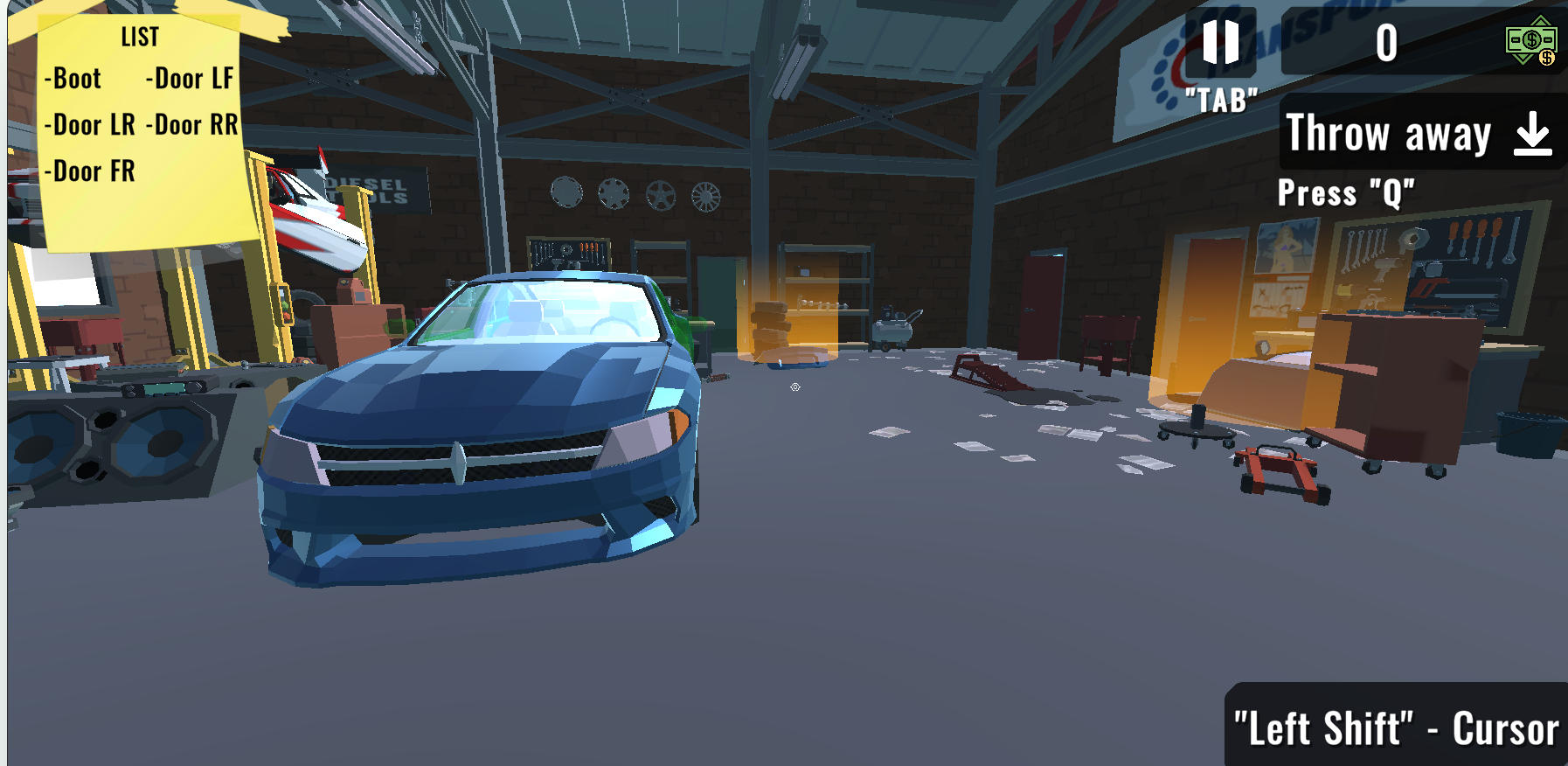Image resolution: width=1568 pixels, height=766 pixels.
Task: Select the highlighted stack of tires
Action: (x=769, y=328)
